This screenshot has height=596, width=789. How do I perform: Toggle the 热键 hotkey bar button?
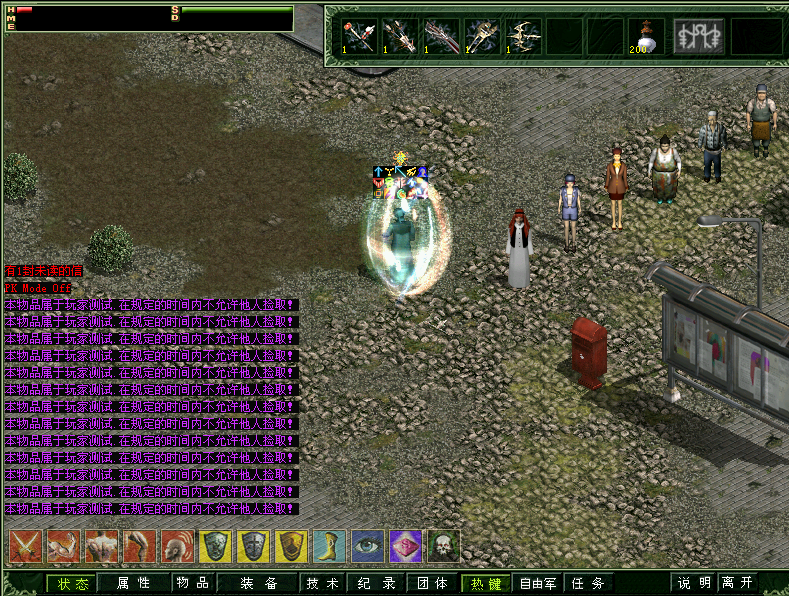click(486, 583)
